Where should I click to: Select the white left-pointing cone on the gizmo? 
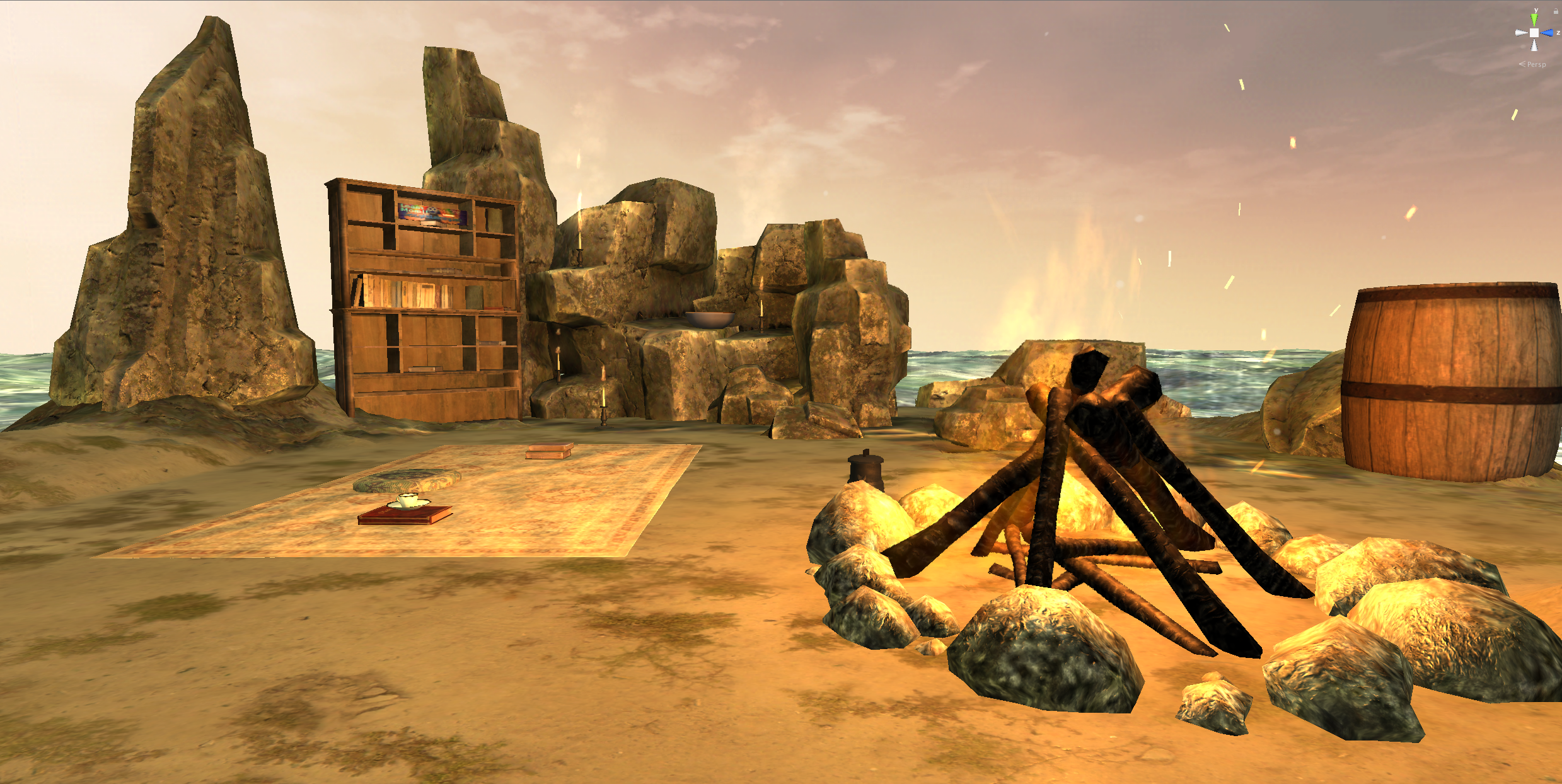[x=1521, y=33]
